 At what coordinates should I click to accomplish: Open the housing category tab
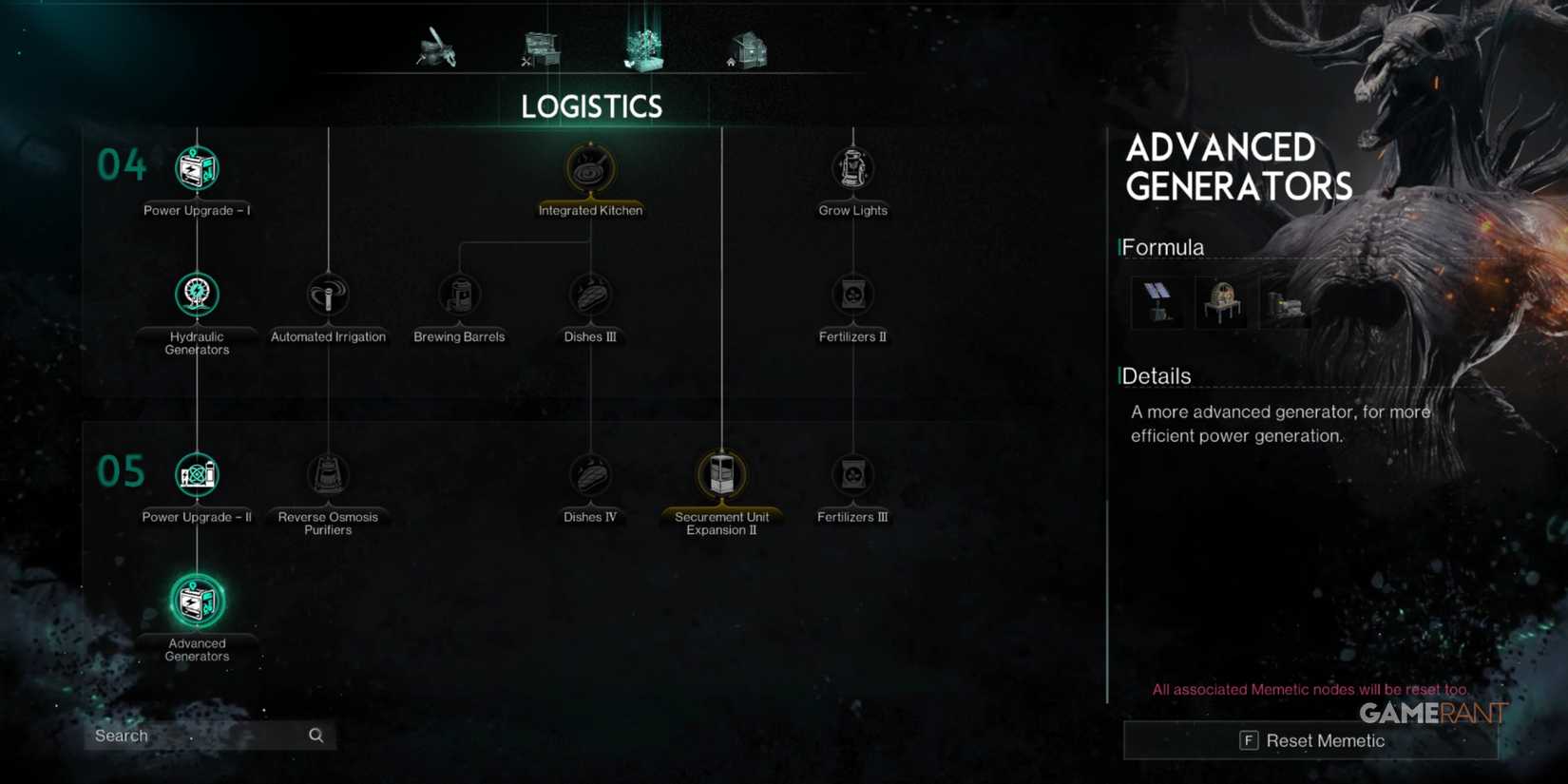click(747, 48)
